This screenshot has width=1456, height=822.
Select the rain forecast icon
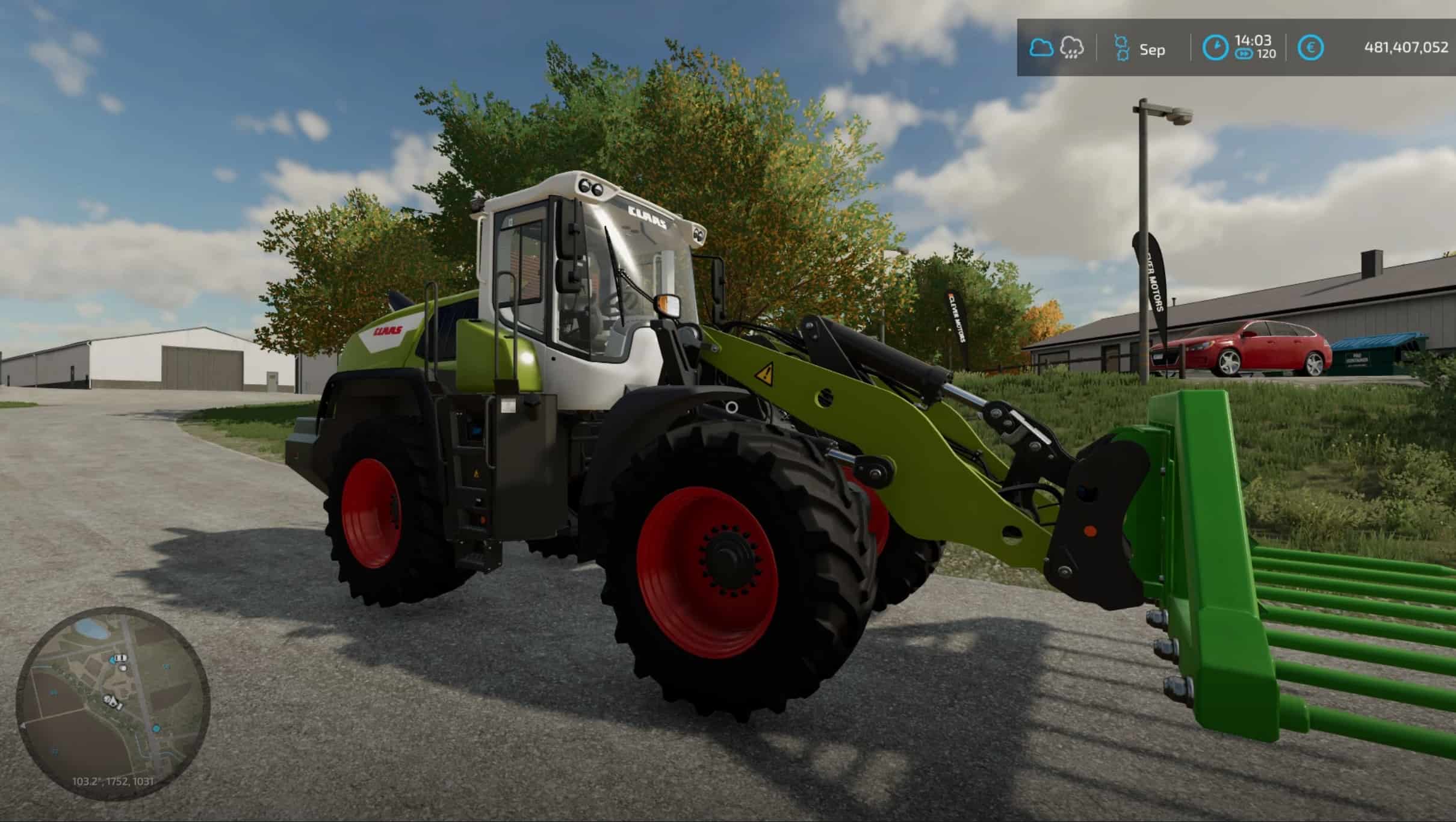1071,48
